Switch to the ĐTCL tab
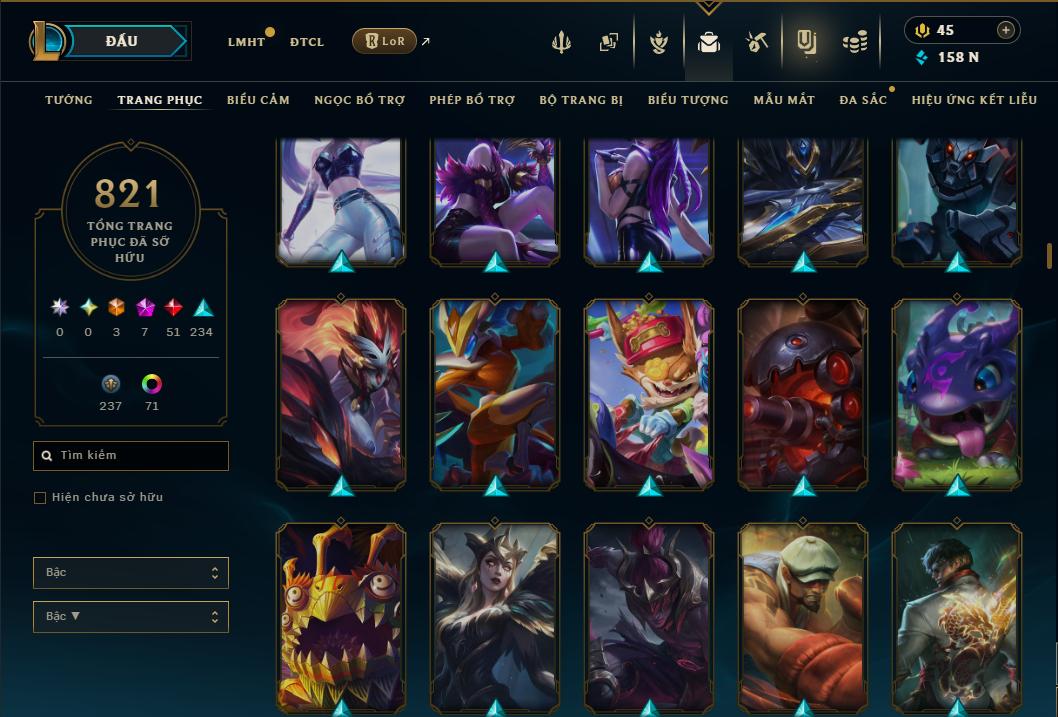Image resolution: width=1058 pixels, height=717 pixels. click(307, 42)
